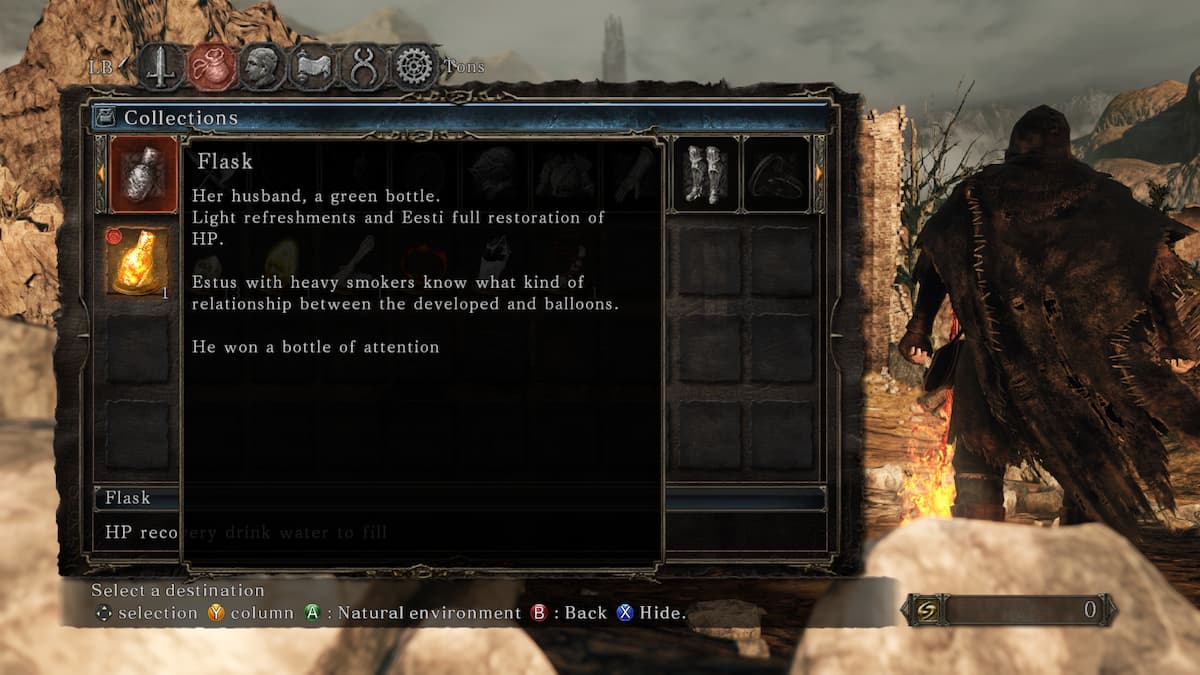Image resolution: width=1200 pixels, height=675 pixels.
Task: Open the character head status tab
Action: 262,68
